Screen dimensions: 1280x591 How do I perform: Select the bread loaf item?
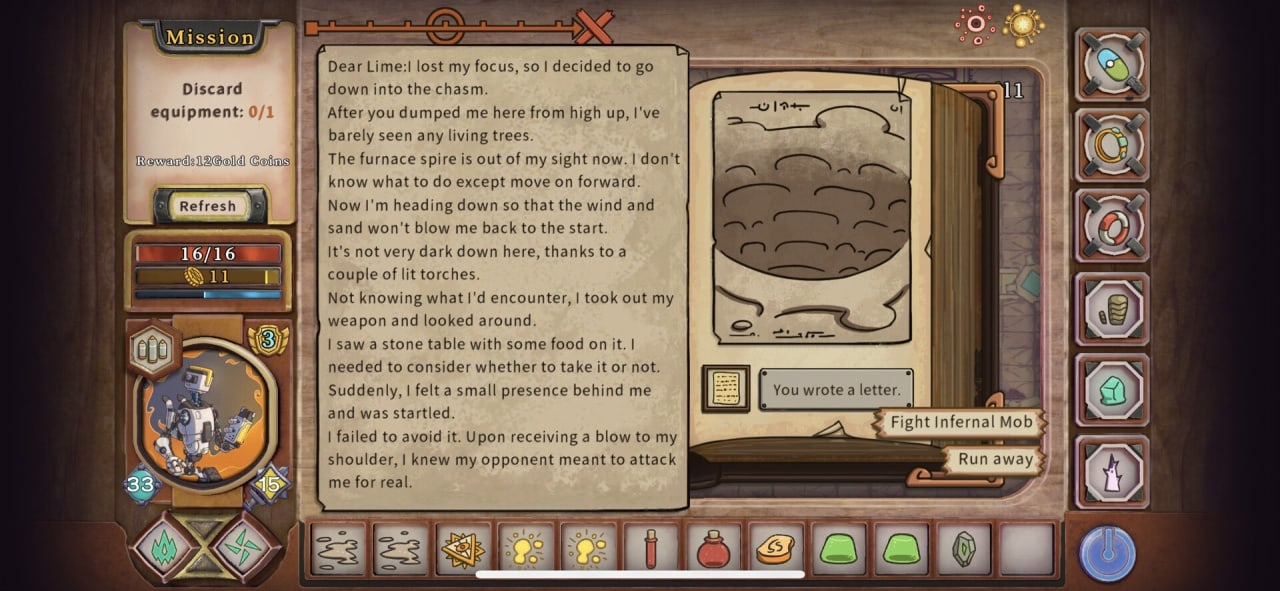775,549
